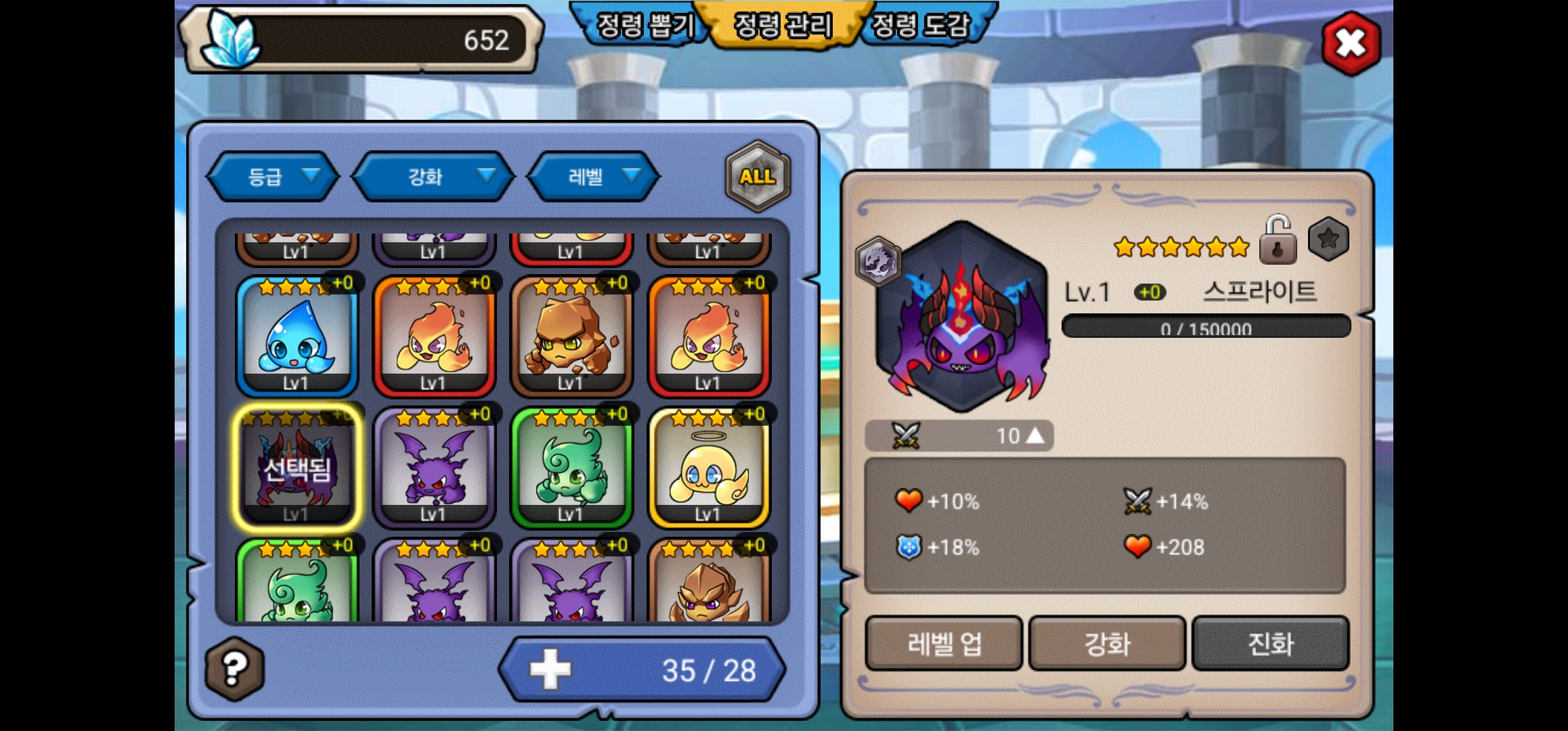Click the 강화 enhance button
The image size is (1568, 731).
[1107, 644]
